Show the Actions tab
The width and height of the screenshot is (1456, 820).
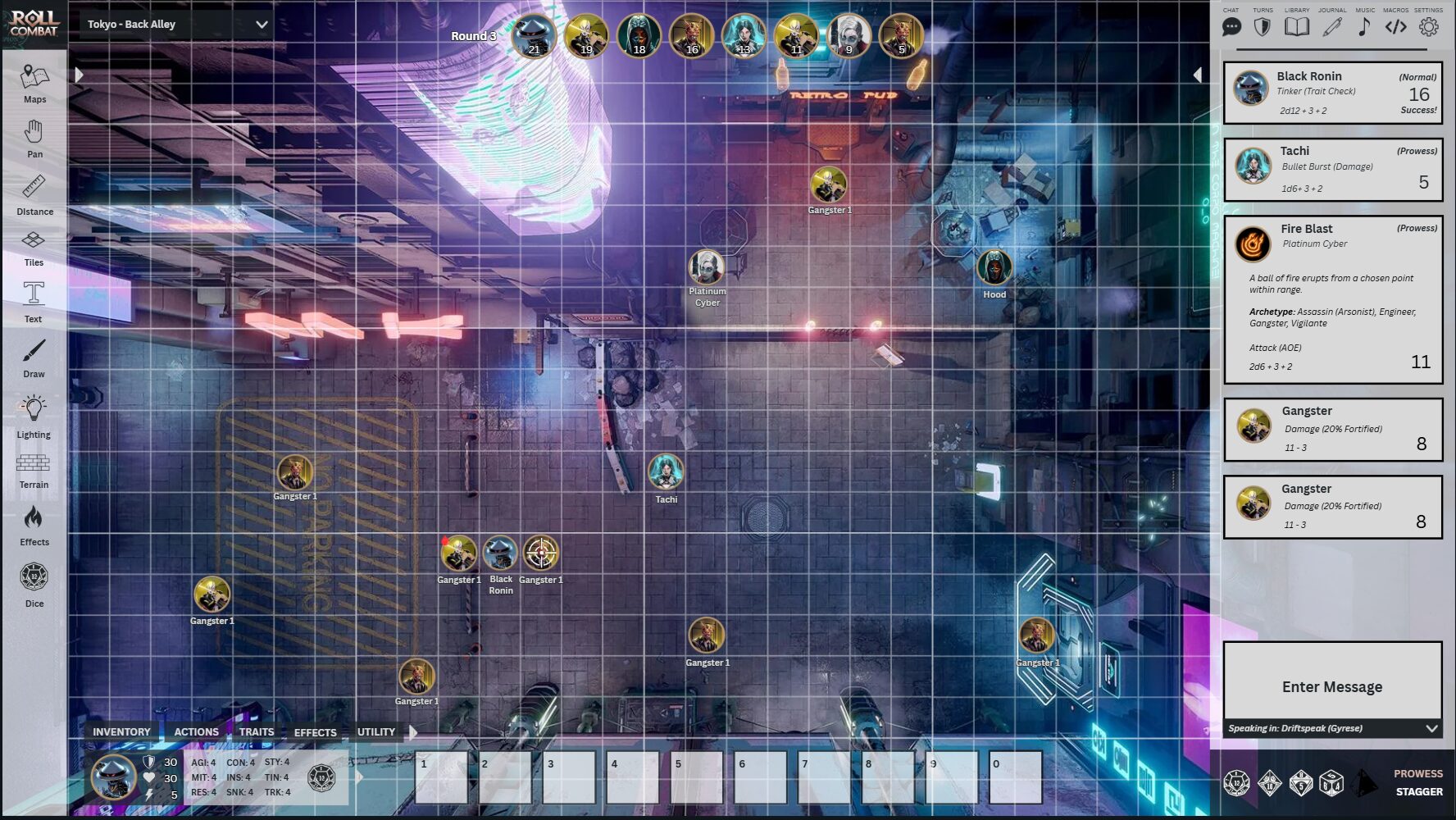(196, 731)
